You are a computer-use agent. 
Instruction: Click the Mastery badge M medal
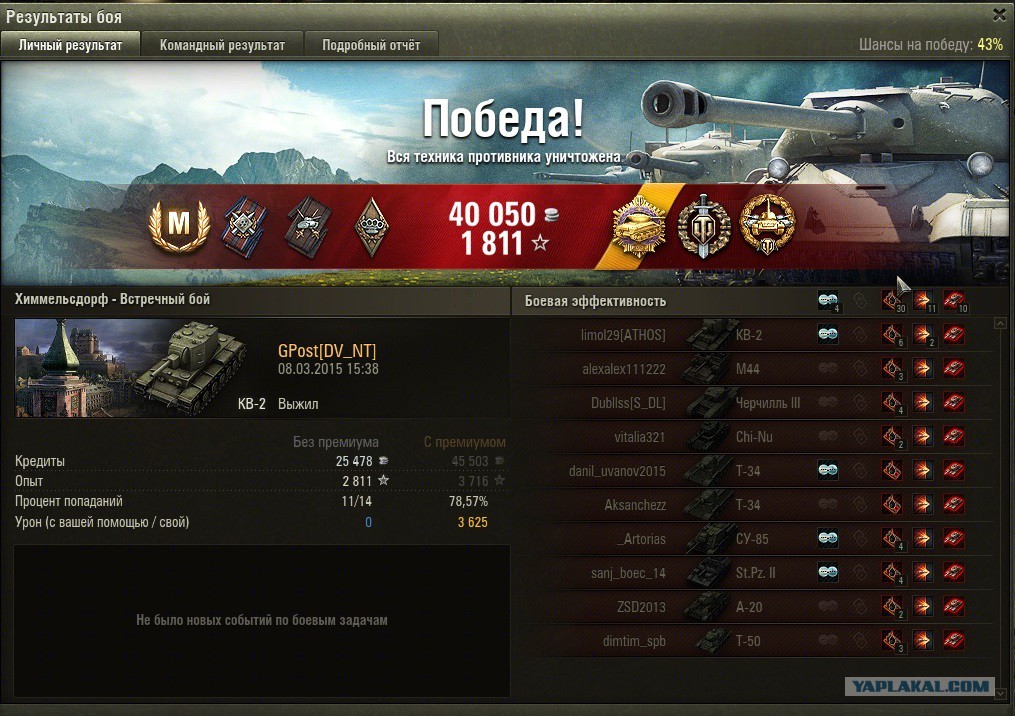[x=178, y=226]
